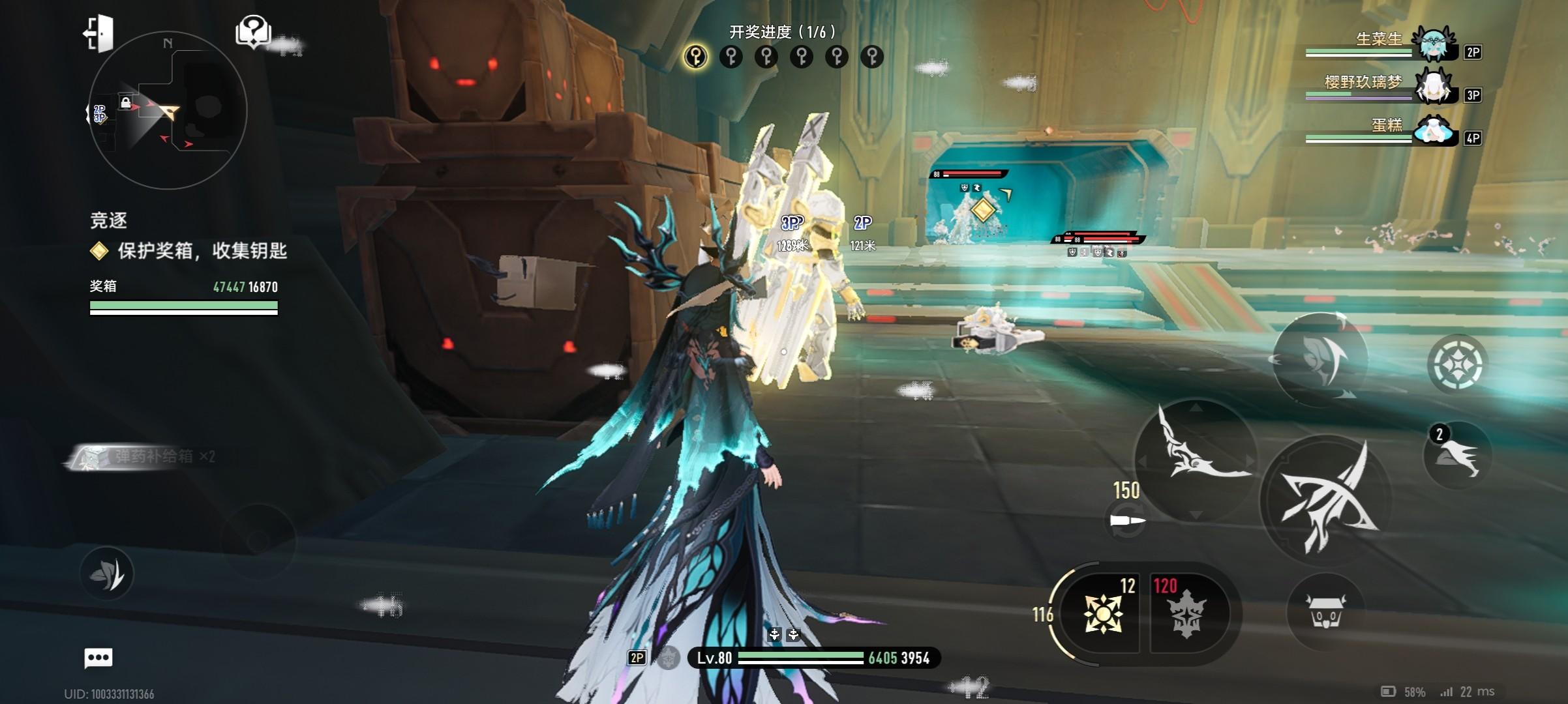Image resolution: width=1568 pixels, height=704 pixels.
Task: Trigger the crescent skill button
Action: pyautogui.click(x=1320, y=359)
